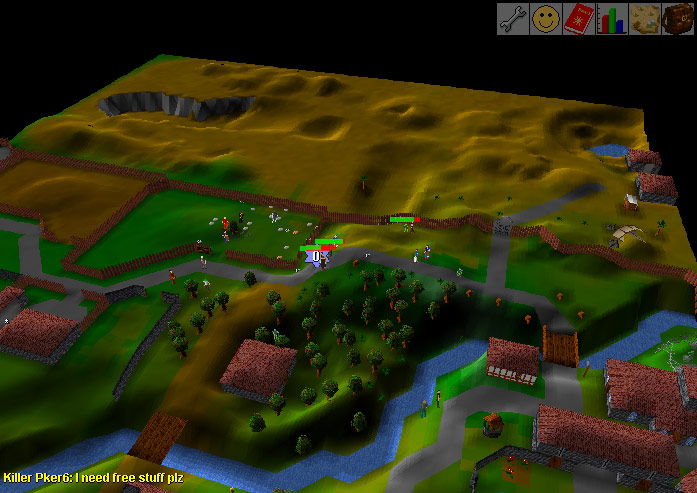The width and height of the screenshot is (697, 493).
Task: Show the bar chart stats panel
Action: (x=612, y=19)
